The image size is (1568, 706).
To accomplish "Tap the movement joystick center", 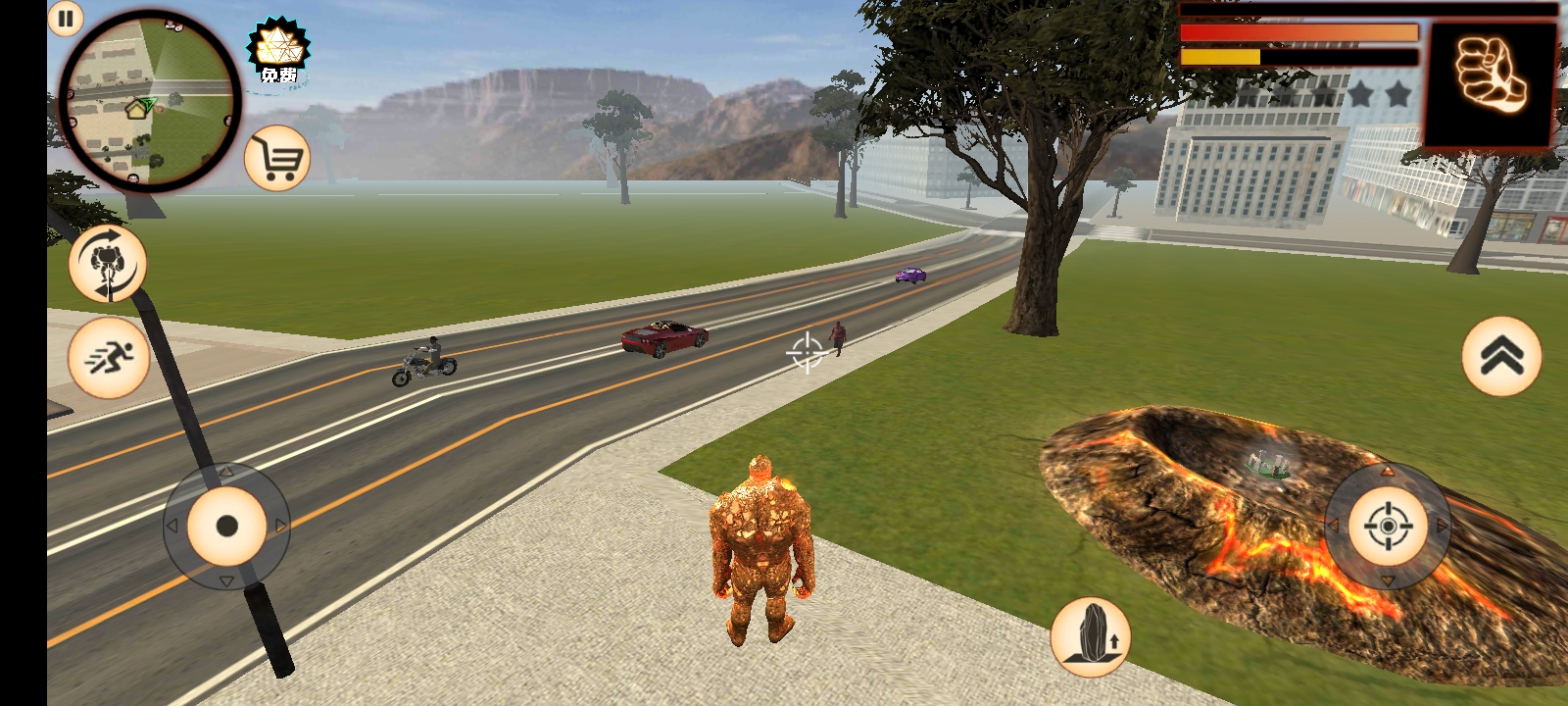I will point(226,527).
